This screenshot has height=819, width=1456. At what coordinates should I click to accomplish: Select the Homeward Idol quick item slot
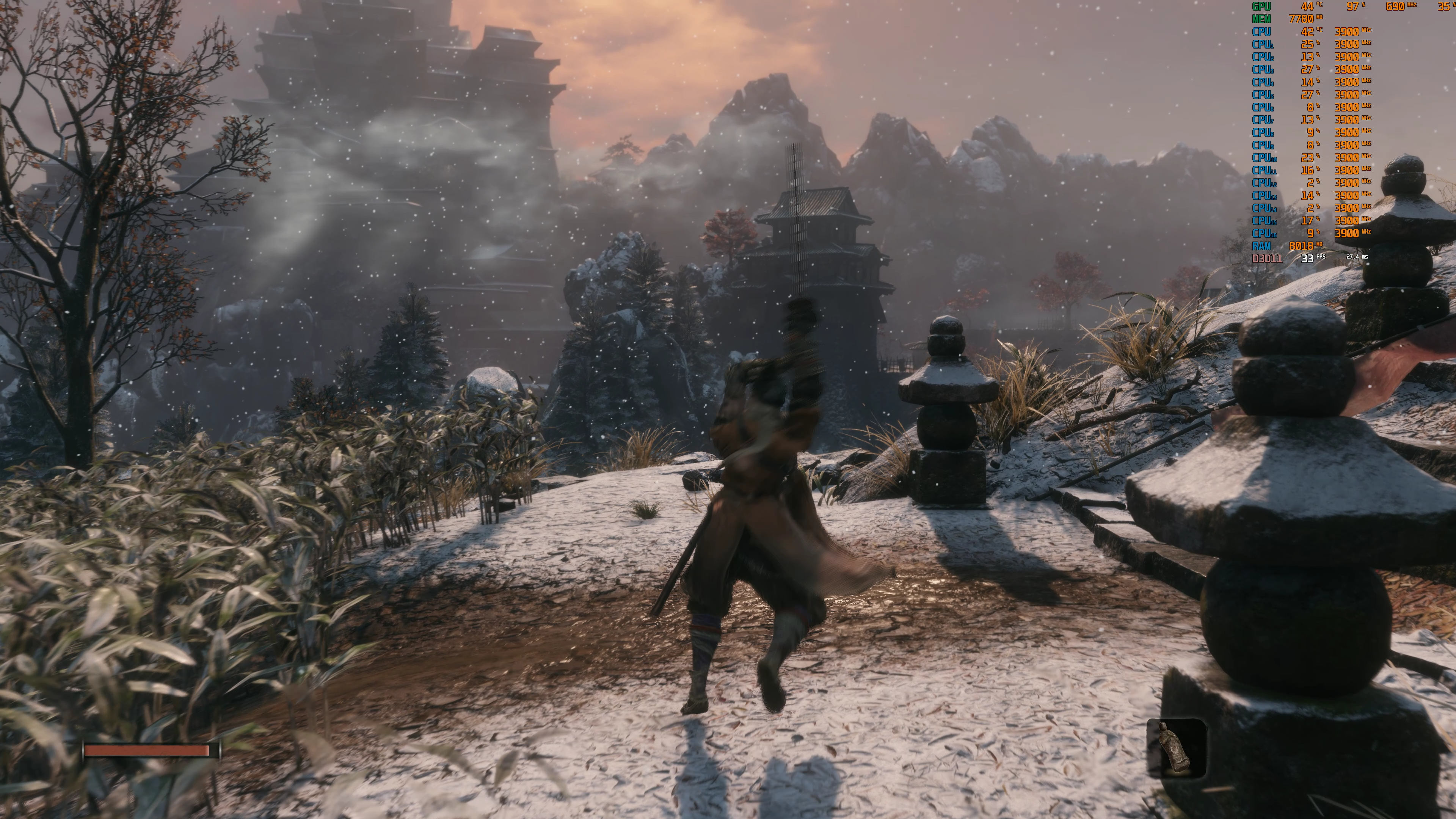coord(1176,748)
